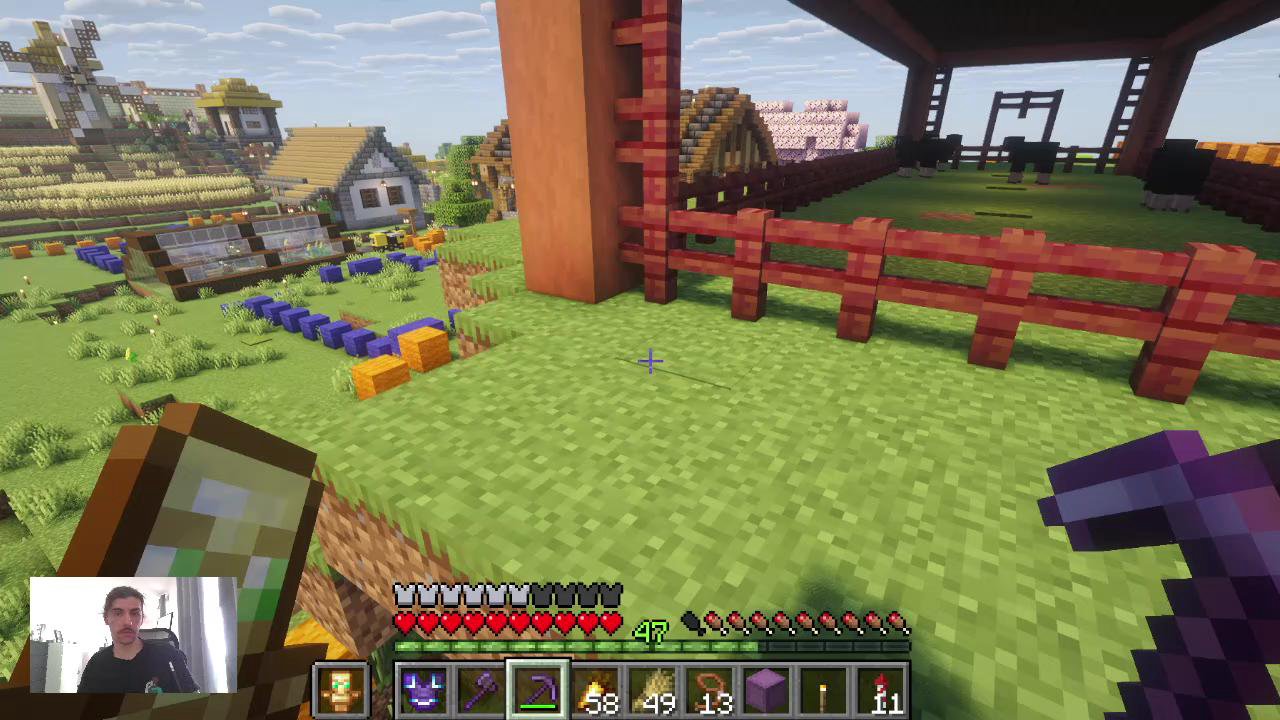Click the green experience level number 47

651,630
